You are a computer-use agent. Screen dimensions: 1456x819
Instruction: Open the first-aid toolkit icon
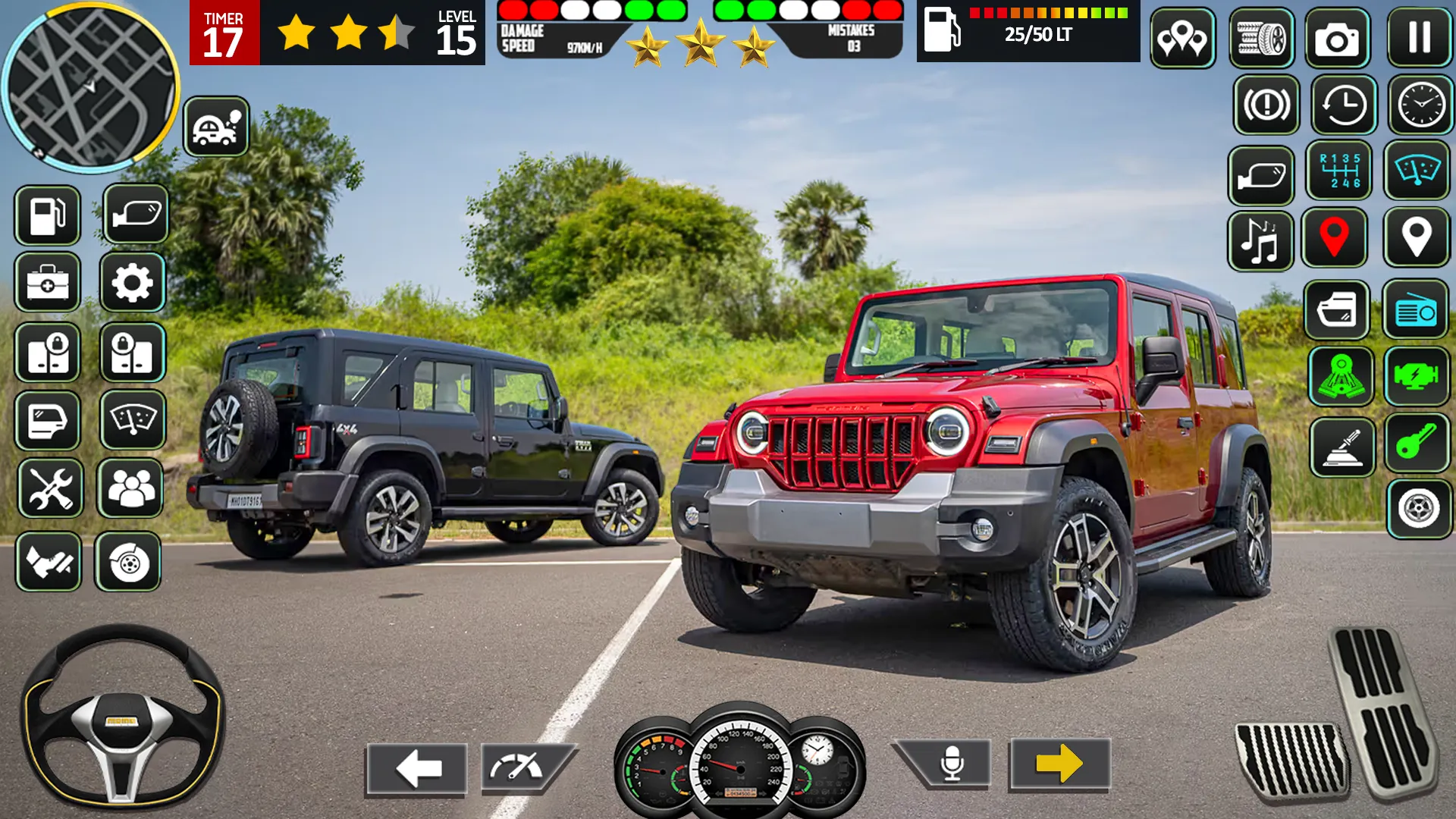pos(47,281)
